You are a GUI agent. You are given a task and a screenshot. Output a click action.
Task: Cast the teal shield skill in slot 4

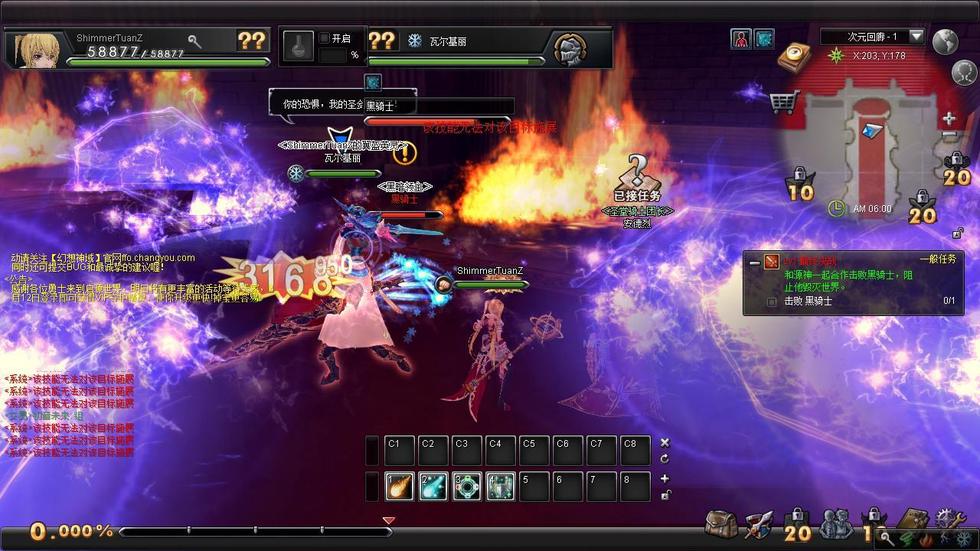[x=501, y=486]
